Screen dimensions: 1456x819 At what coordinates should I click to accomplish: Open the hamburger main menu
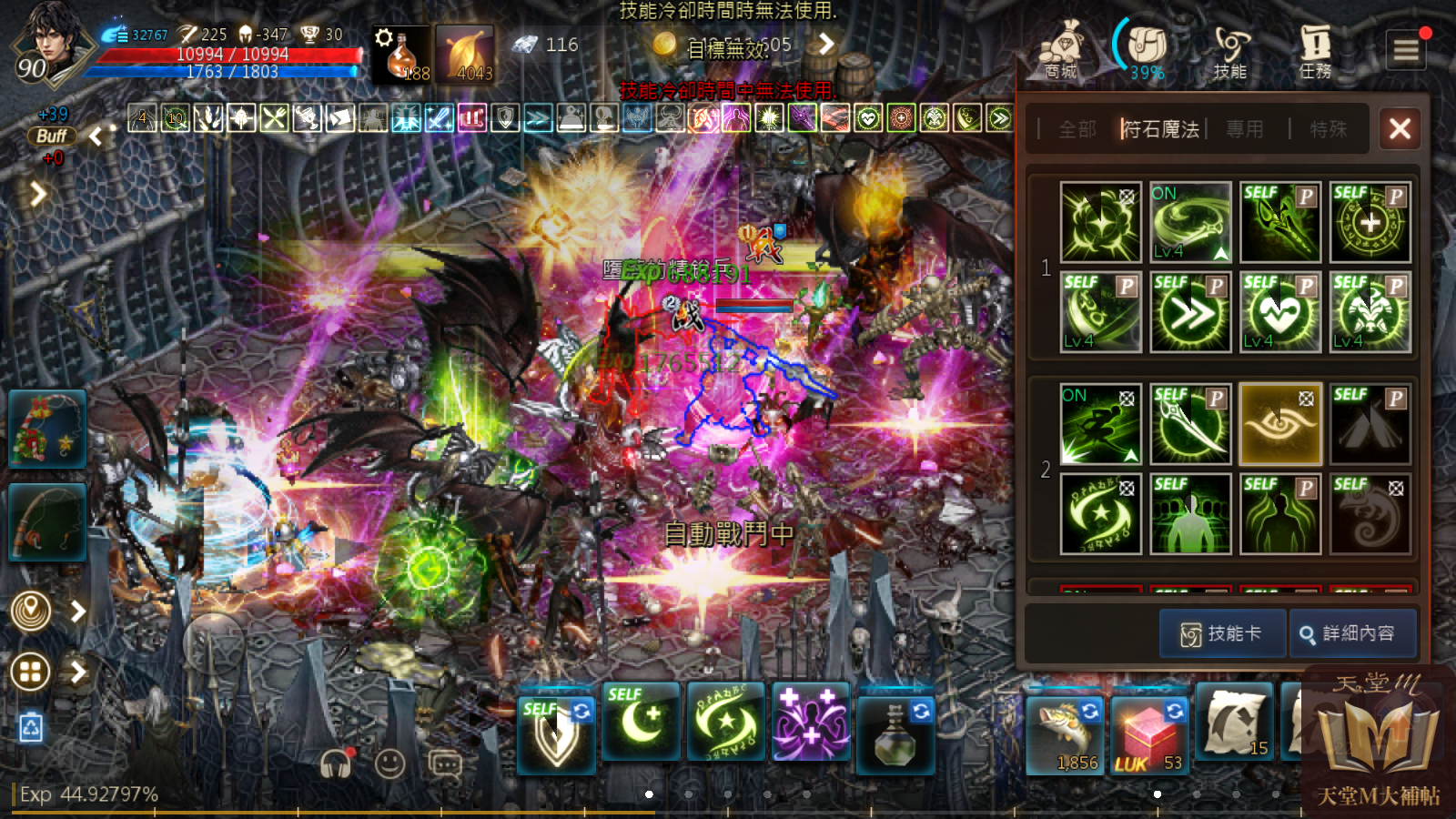(x=1406, y=49)
